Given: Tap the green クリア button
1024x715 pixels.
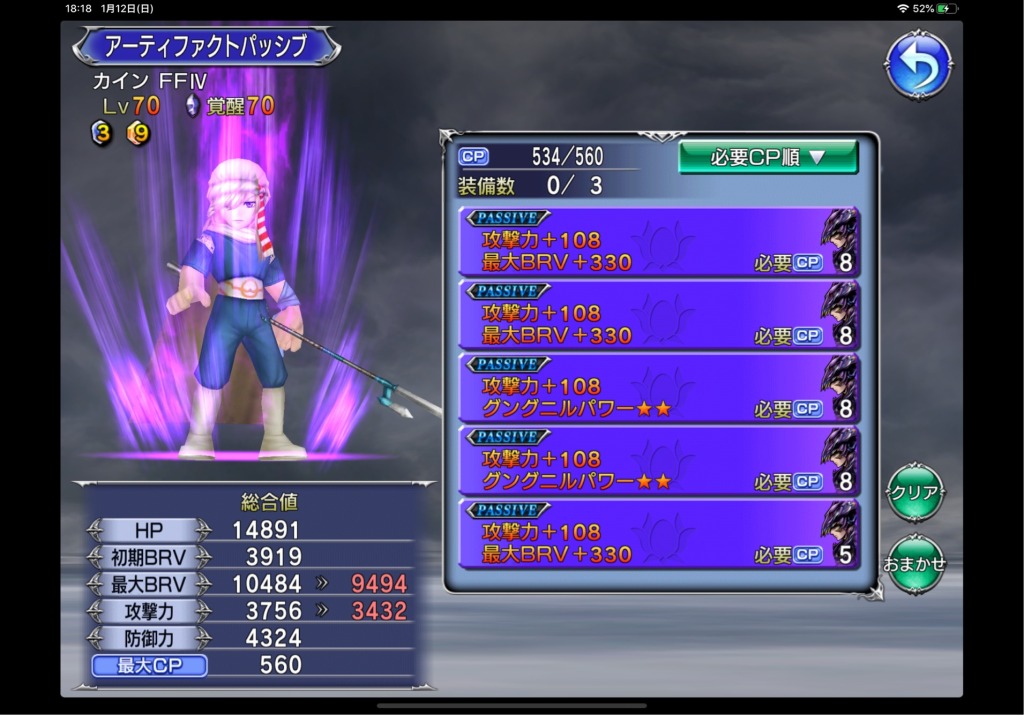Looking at the screenshot, I should click(915, 493).
